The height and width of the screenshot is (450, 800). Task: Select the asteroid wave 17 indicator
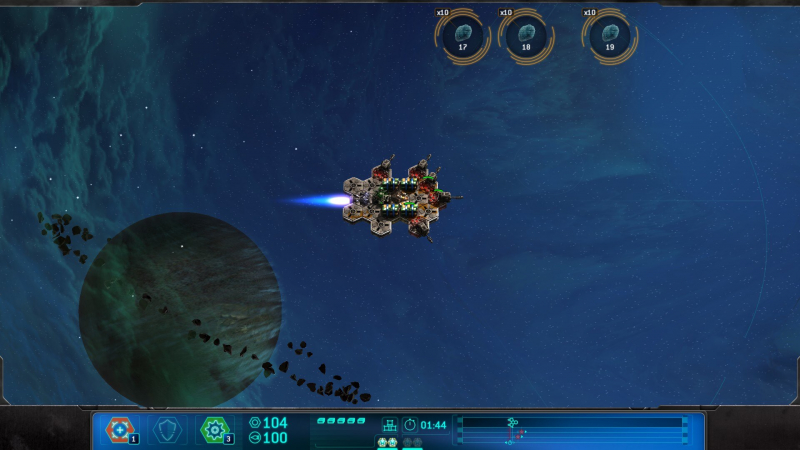coord(462,37)
